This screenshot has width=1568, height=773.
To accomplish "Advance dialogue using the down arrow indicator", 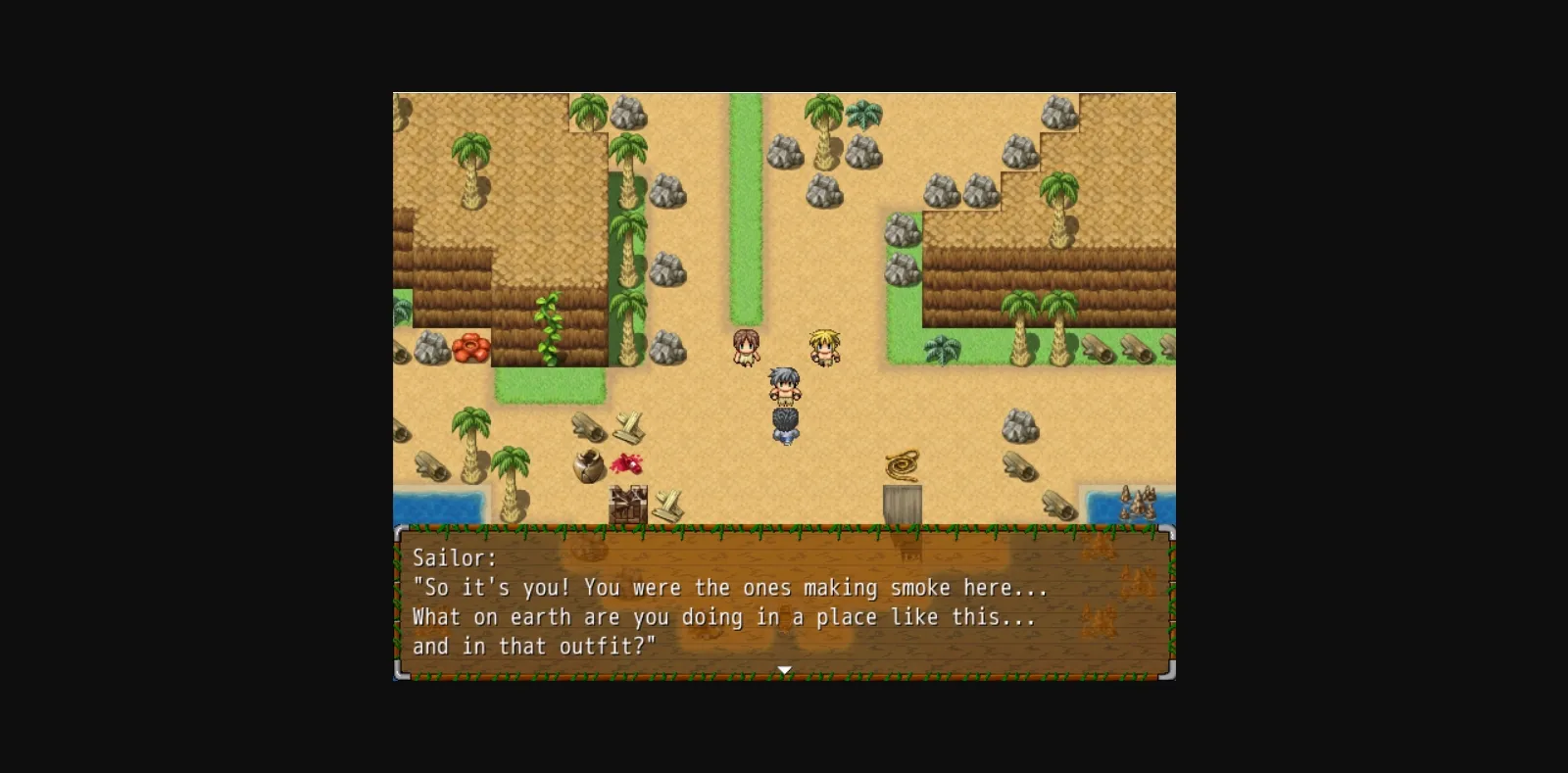I will [784, 669].
